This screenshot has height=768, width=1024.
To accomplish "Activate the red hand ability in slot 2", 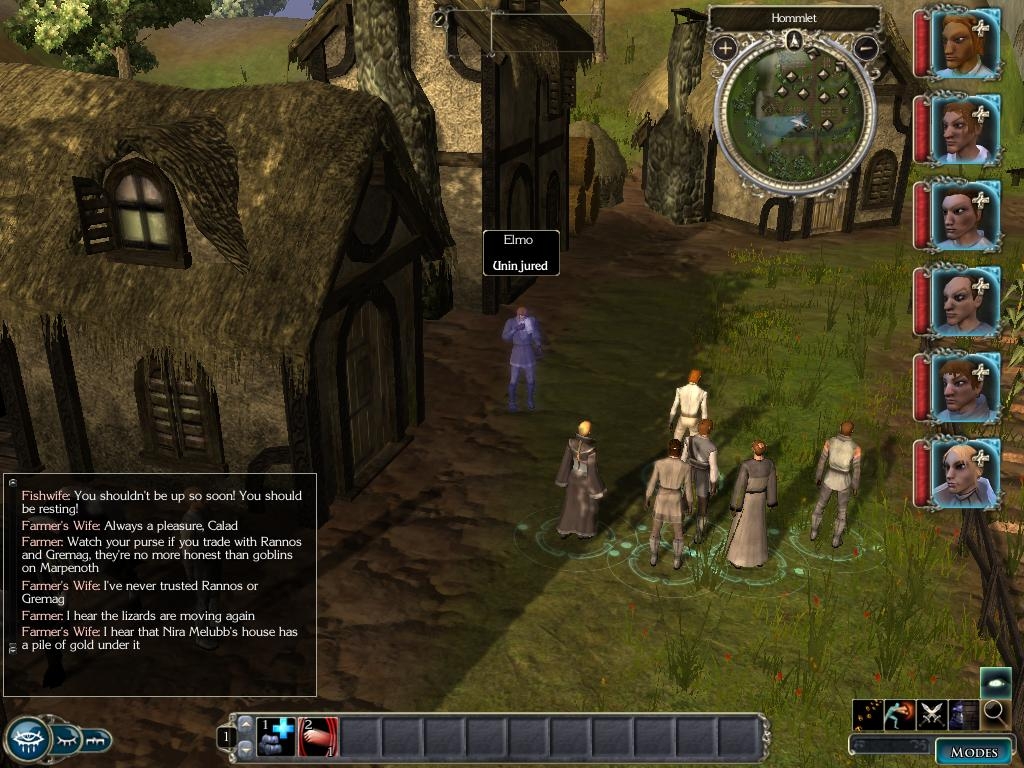I will 318,736.
